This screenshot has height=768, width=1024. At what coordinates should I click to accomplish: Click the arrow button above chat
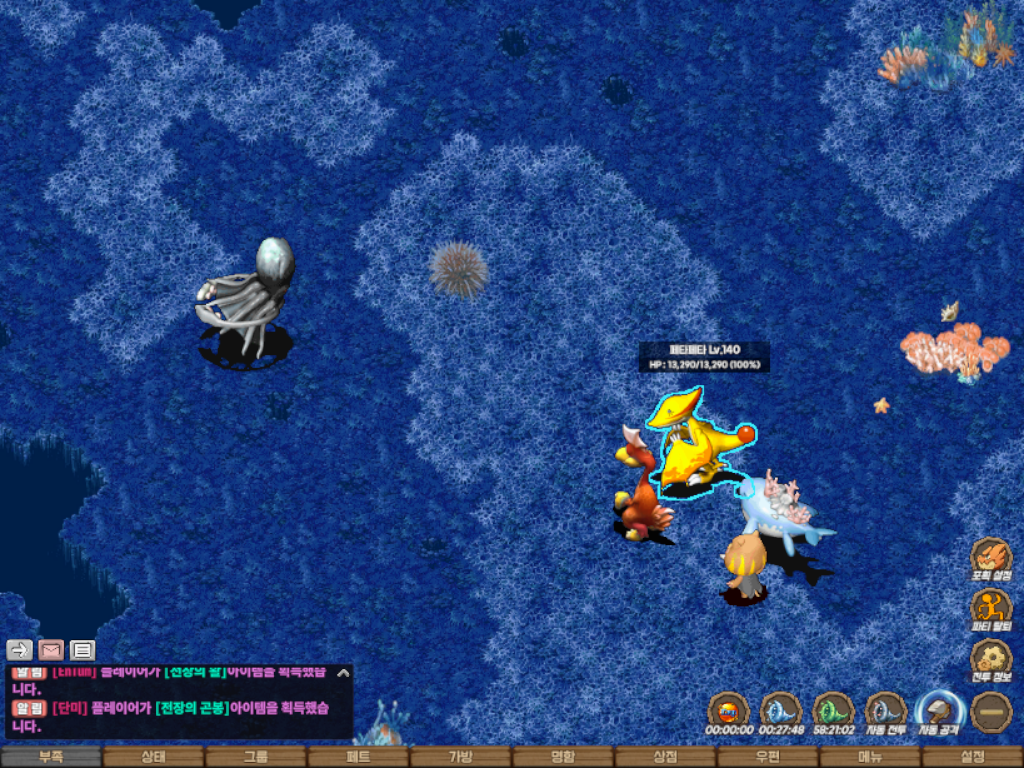click(19, 650)
